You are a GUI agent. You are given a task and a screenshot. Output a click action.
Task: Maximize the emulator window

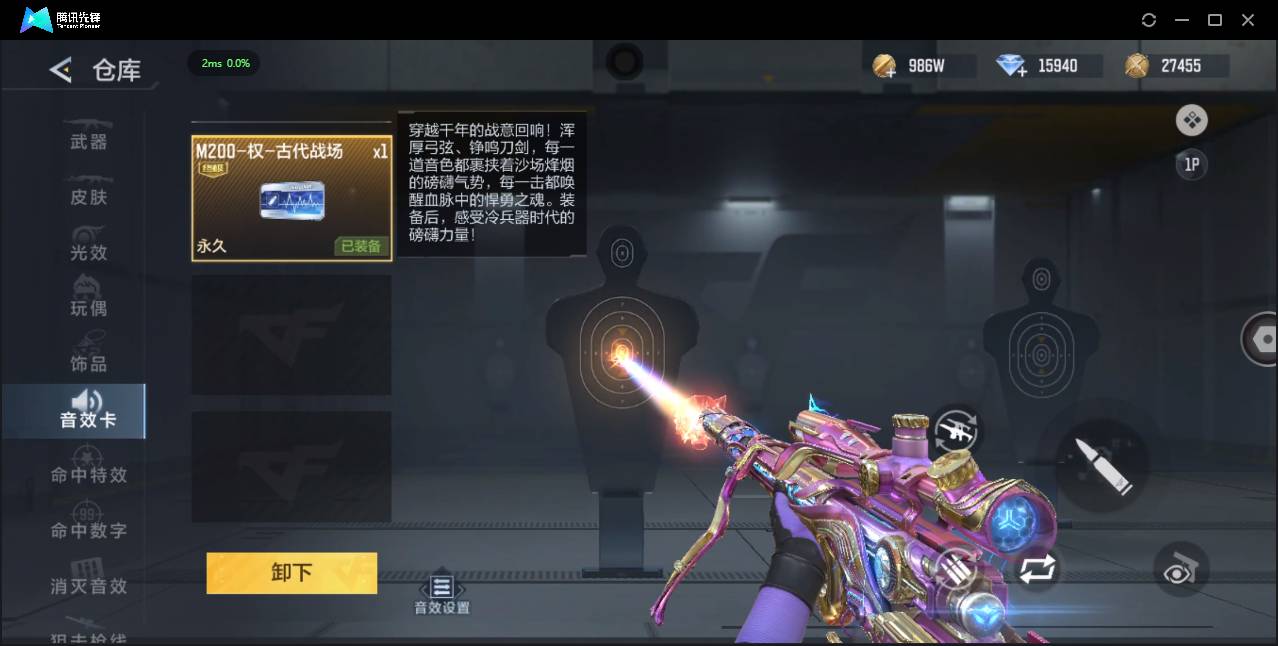(1215, 20)
